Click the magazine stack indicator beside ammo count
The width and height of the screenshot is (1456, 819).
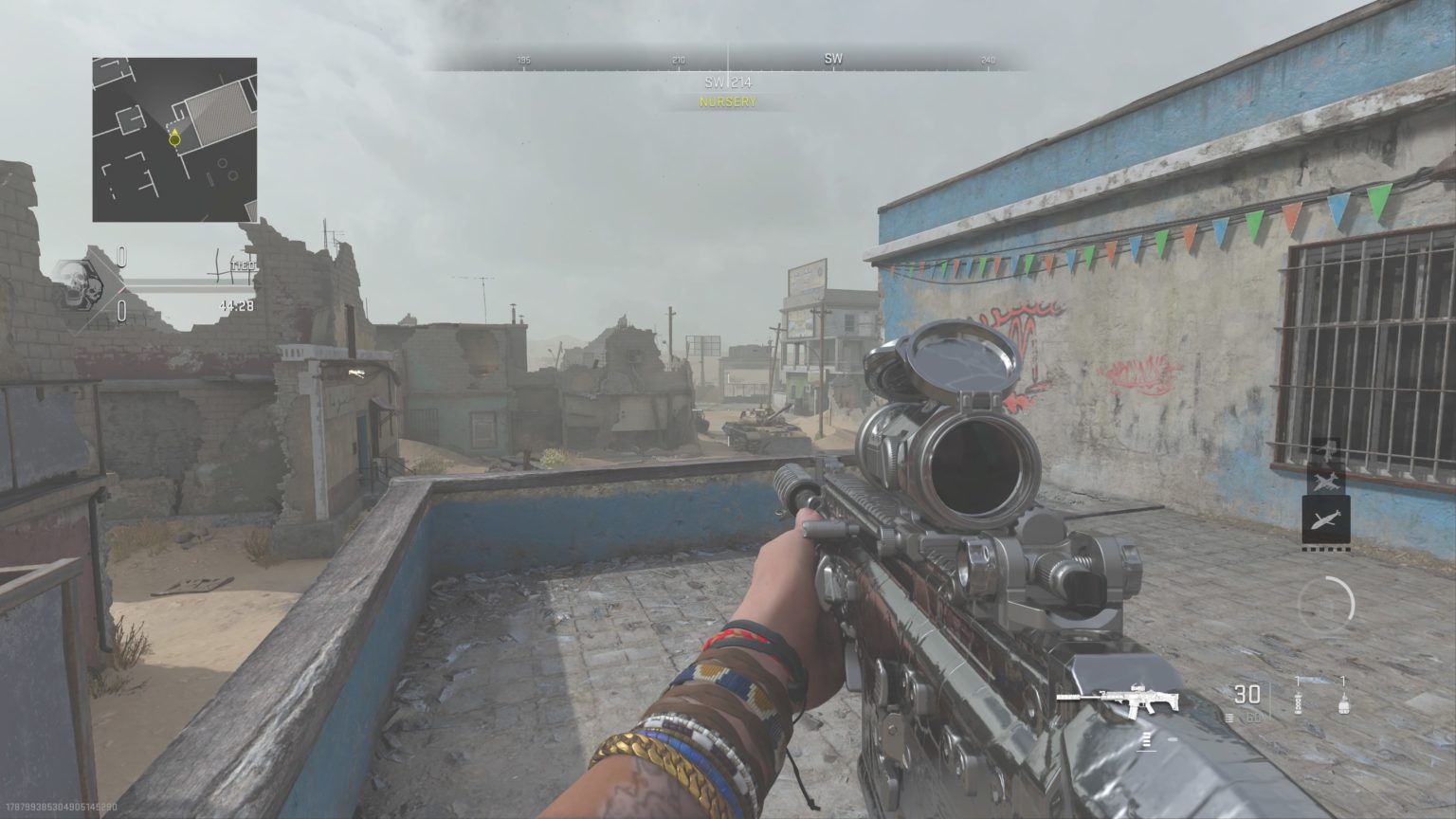(1228, 718)
